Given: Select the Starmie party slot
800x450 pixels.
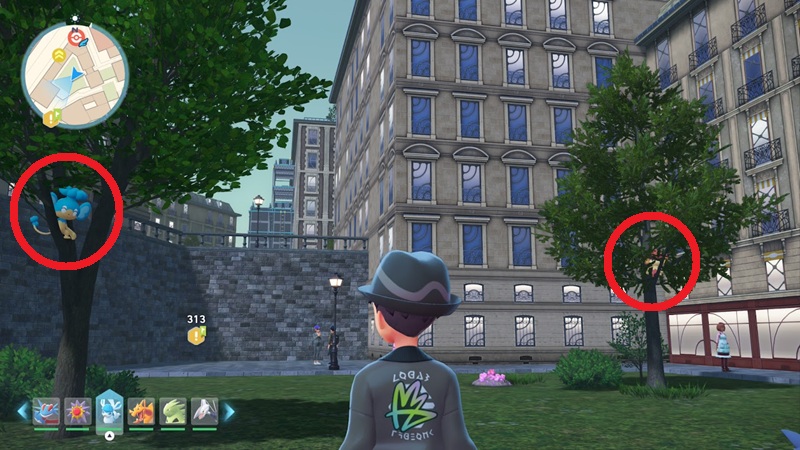Looking at the screenshot, I should (77, 411).
